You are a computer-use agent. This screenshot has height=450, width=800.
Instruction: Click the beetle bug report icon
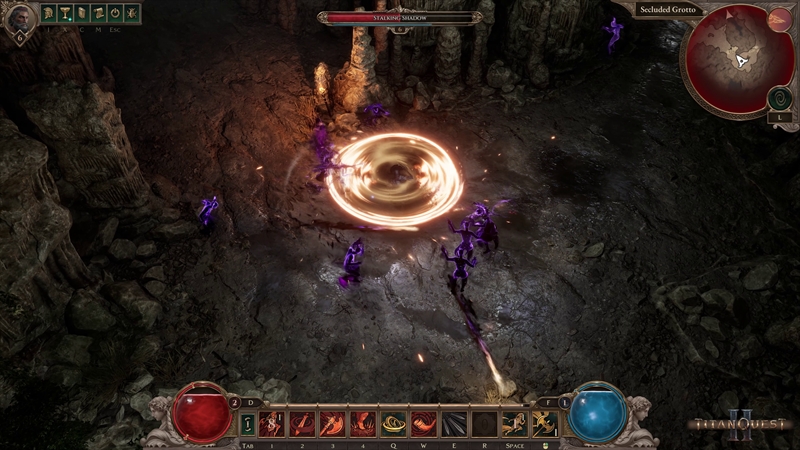point(131,14)
